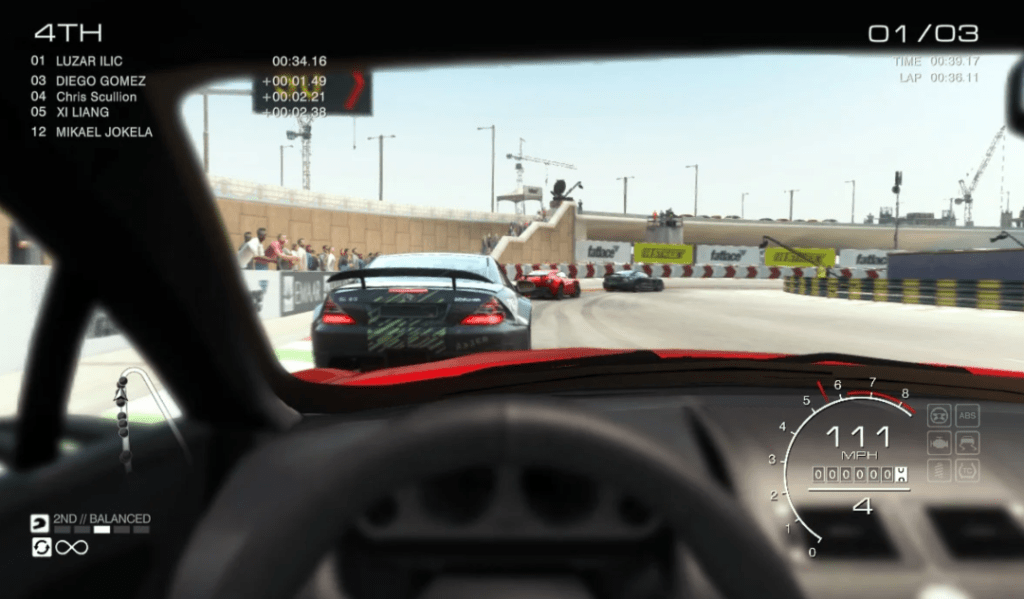Select the engine damage indicator icon
This screenshot has width=1024, height=599.
[x=939, y=442]
